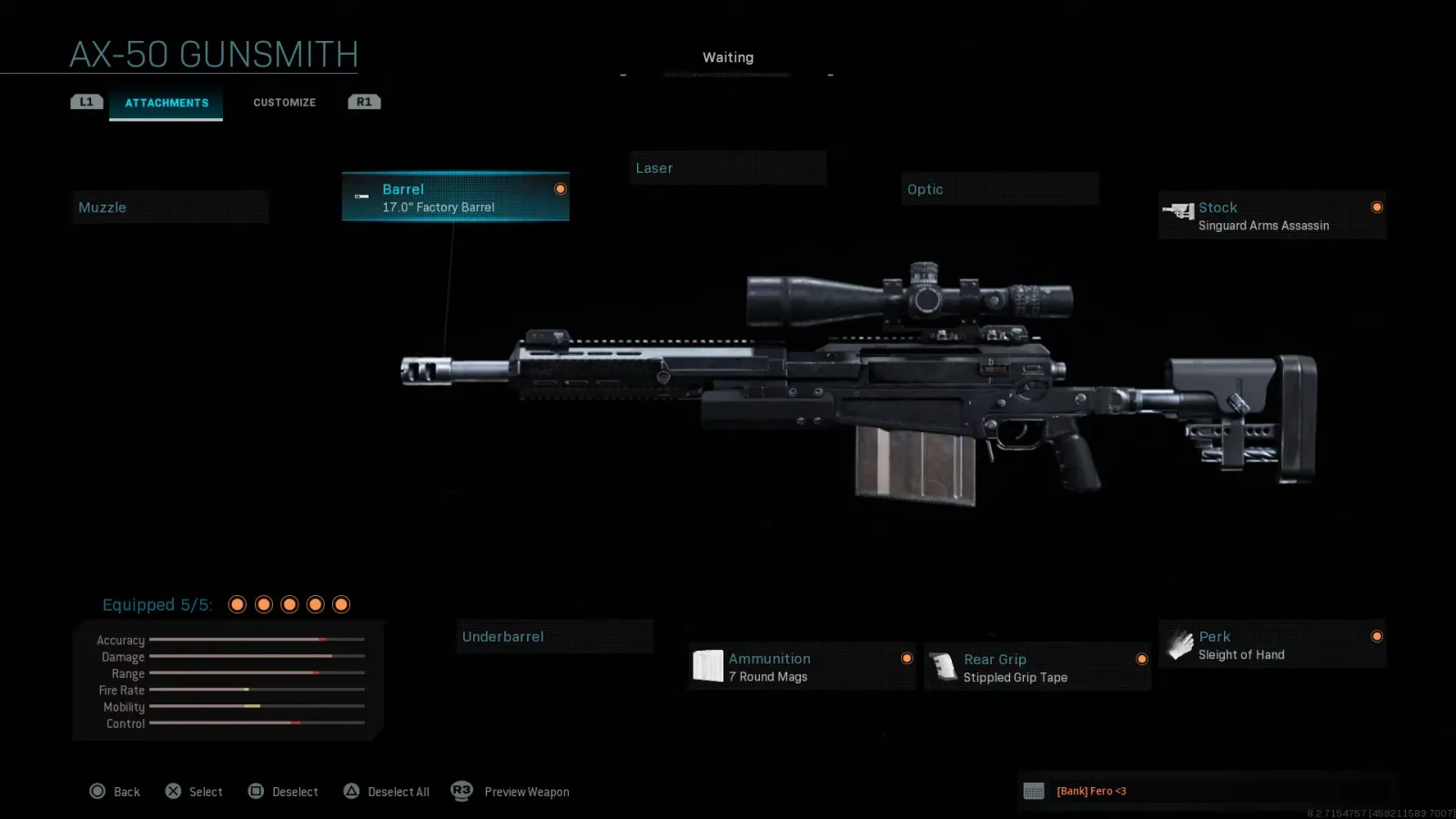Open the Customize tab
This screenshot has height=819, width=1456.
[284, 103]
